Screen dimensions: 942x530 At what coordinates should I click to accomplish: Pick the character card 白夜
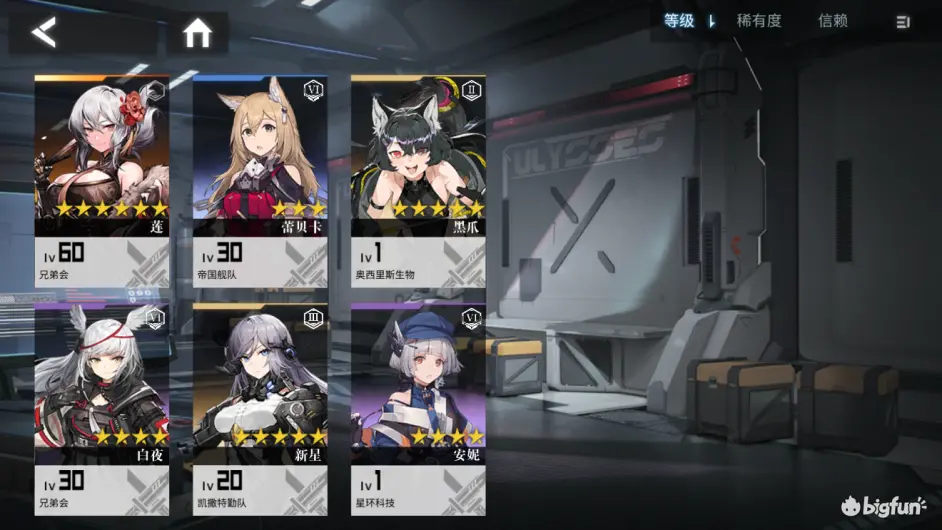click(101, 410)
